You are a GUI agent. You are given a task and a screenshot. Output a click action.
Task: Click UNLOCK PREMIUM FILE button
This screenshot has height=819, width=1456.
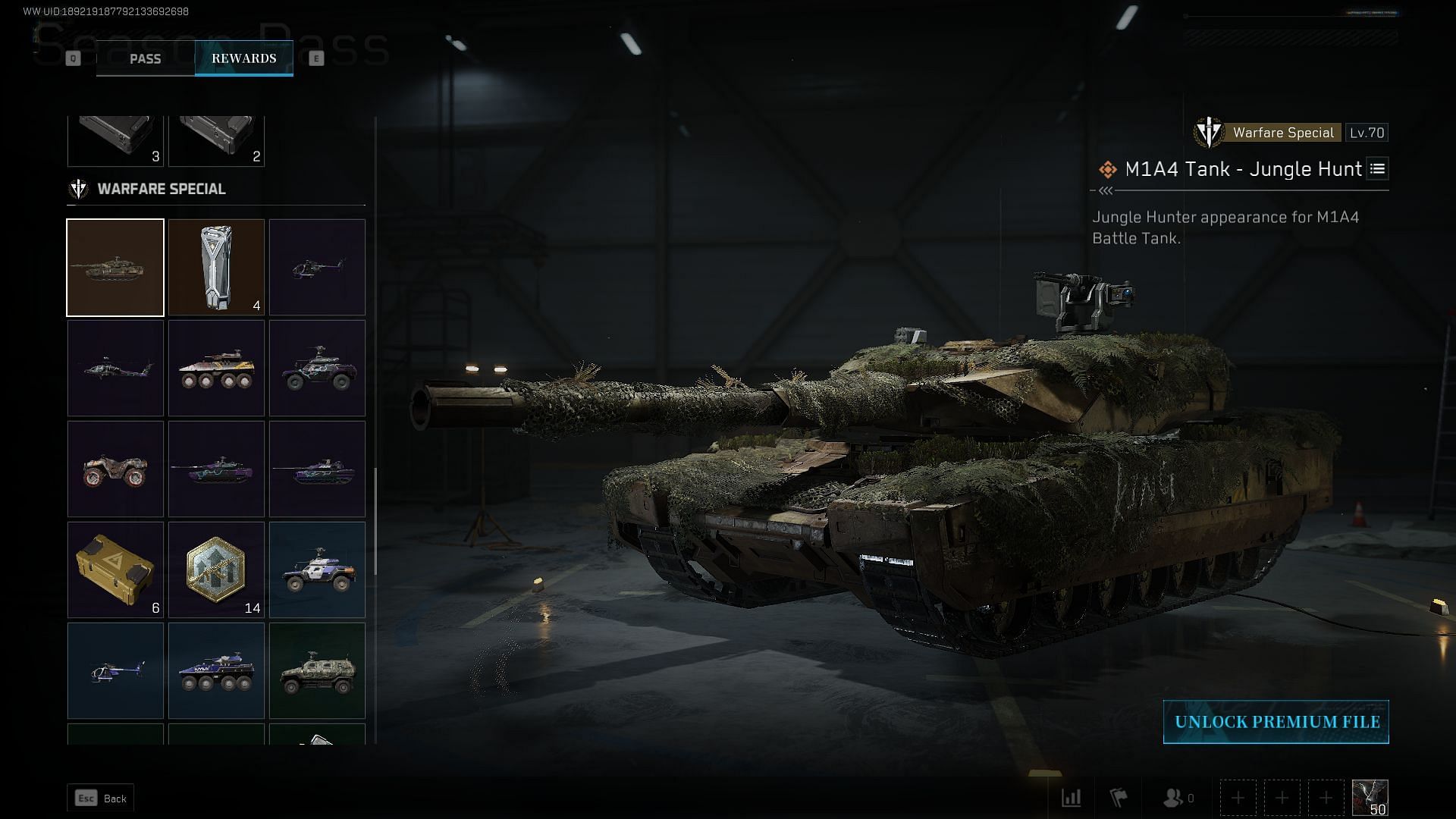tap(1276, 722)
